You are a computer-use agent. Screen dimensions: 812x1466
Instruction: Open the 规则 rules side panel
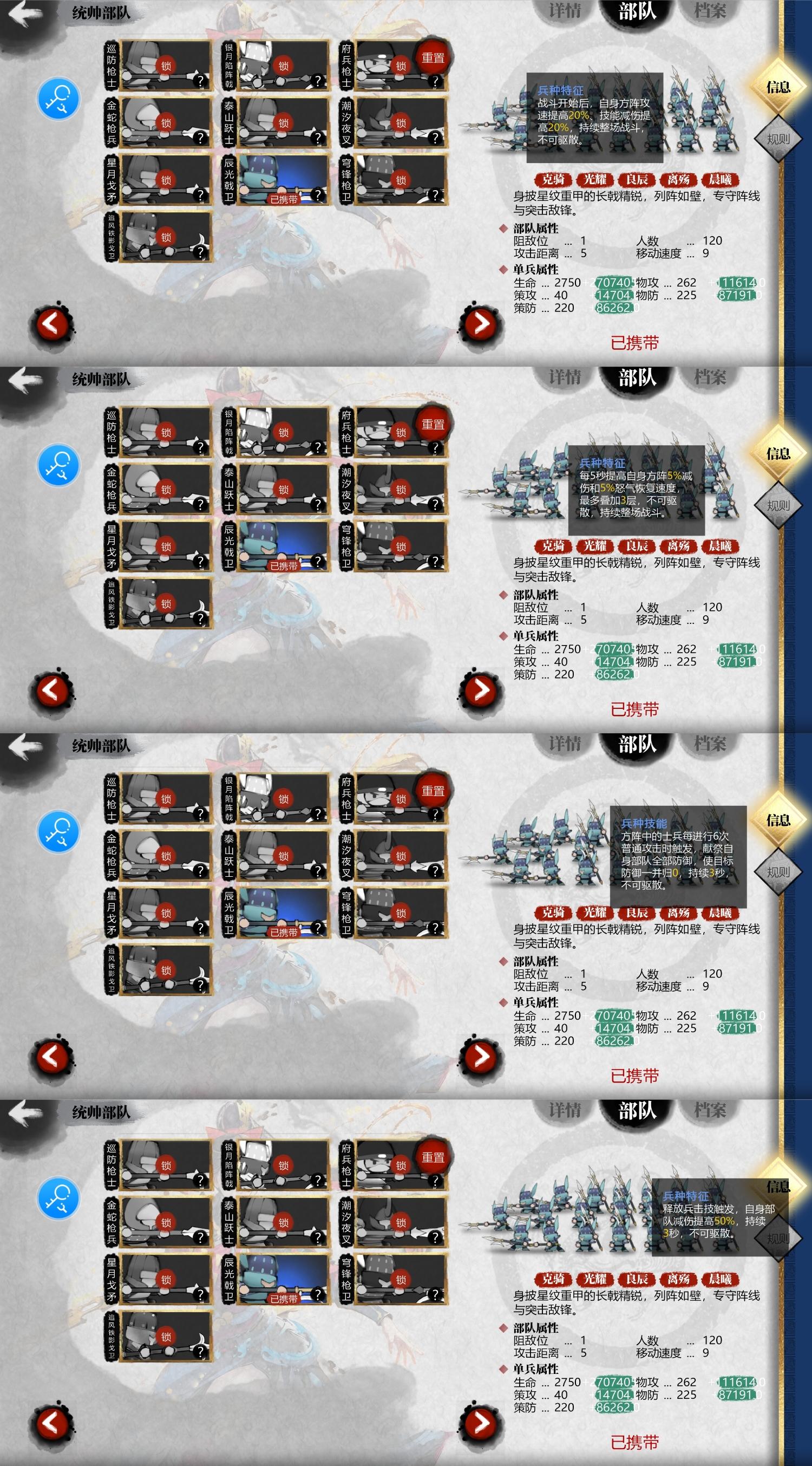click(779, 138)
